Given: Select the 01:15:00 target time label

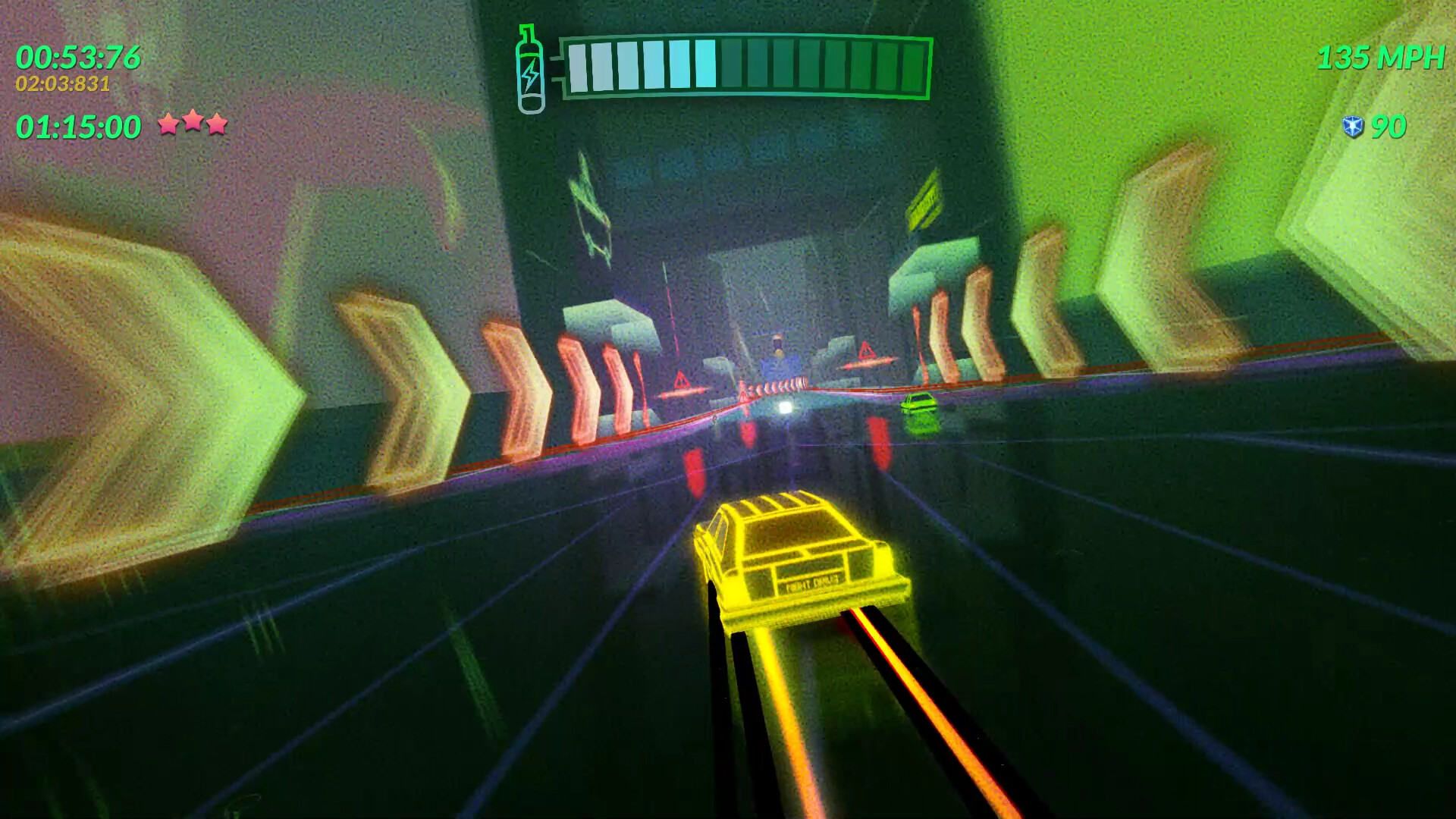Looking at the screenshot, I should (80, 127).
